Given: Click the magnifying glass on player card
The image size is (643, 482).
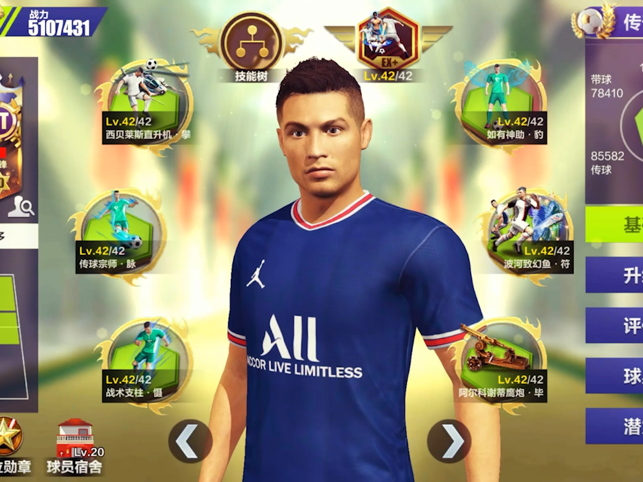Looking at the screenshot, I should [26, 207].
